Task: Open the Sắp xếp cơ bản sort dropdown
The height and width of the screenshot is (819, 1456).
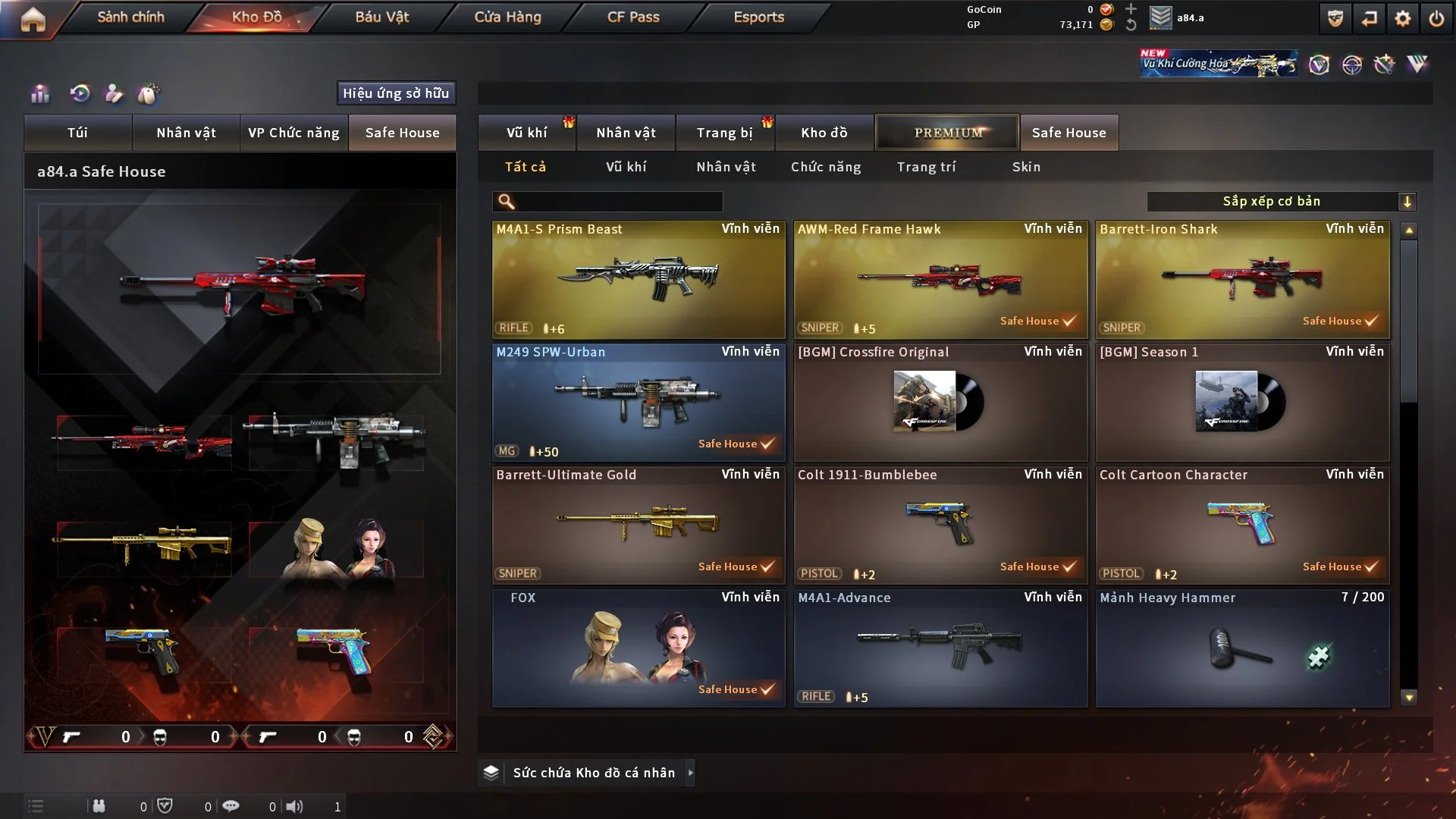Action: point(1281,202)
